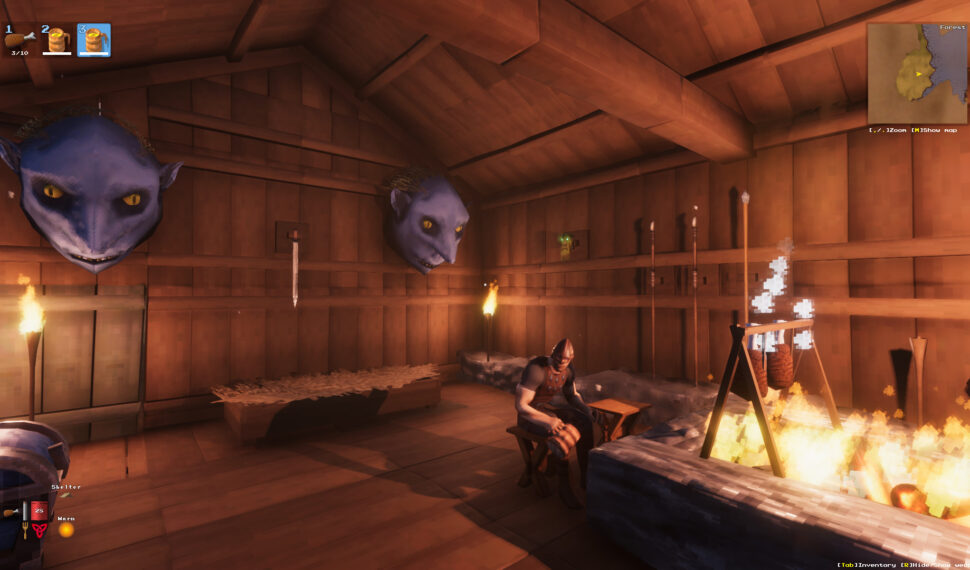Viewport: 970px width, 570px height.
Task: Select the mead tankard in slot 2
Action: [57, 40]
